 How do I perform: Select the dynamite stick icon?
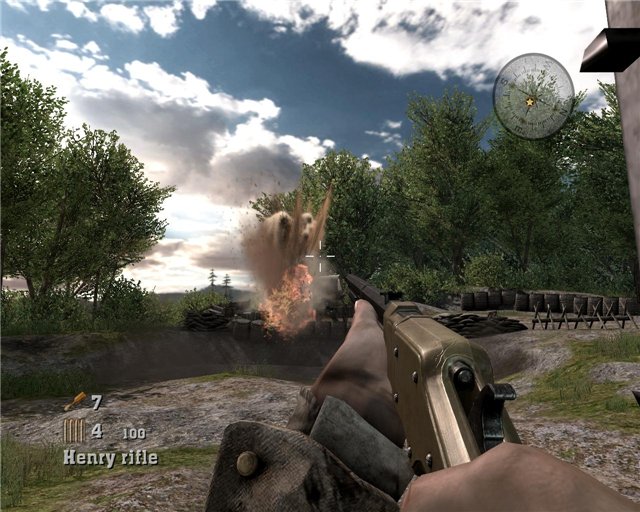tap(75, 402)
